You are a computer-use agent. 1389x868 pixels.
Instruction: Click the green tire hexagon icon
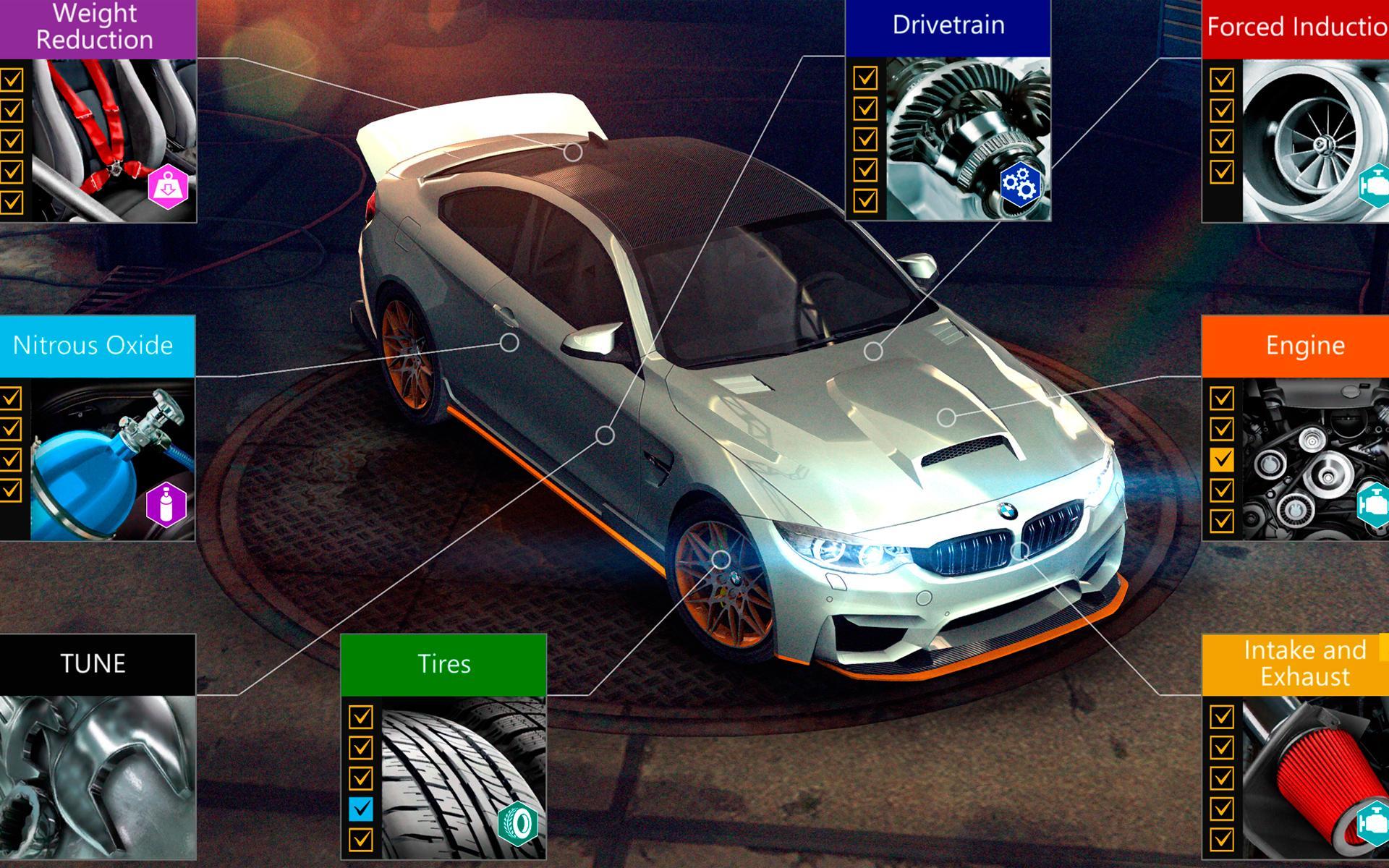(x=519, y=823)
